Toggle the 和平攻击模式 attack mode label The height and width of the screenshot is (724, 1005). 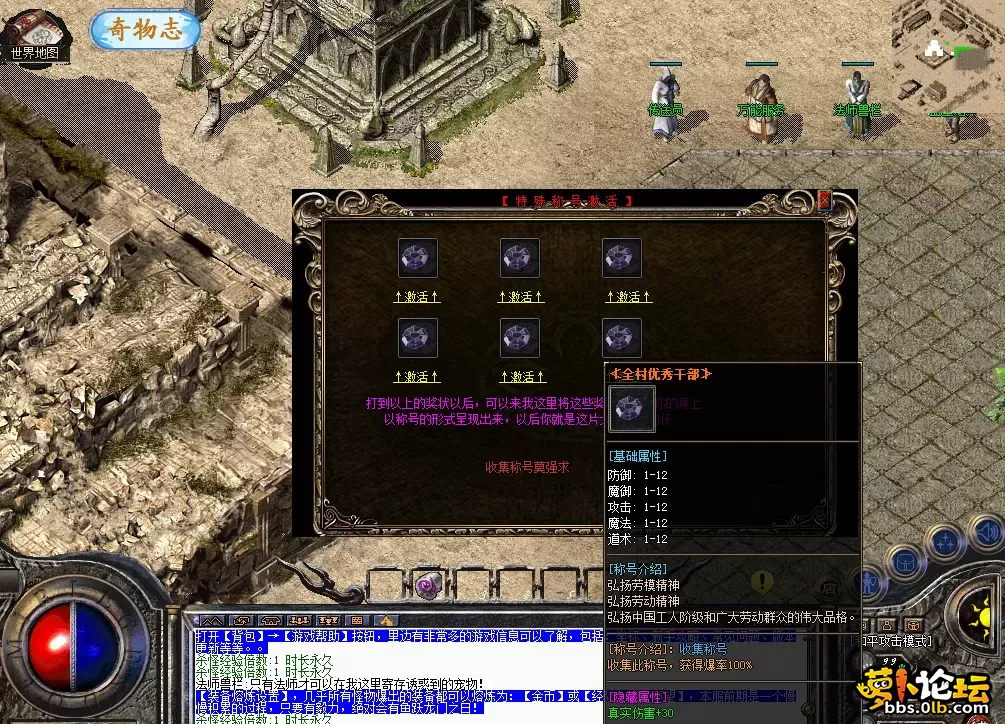click(x=898, y=640)
